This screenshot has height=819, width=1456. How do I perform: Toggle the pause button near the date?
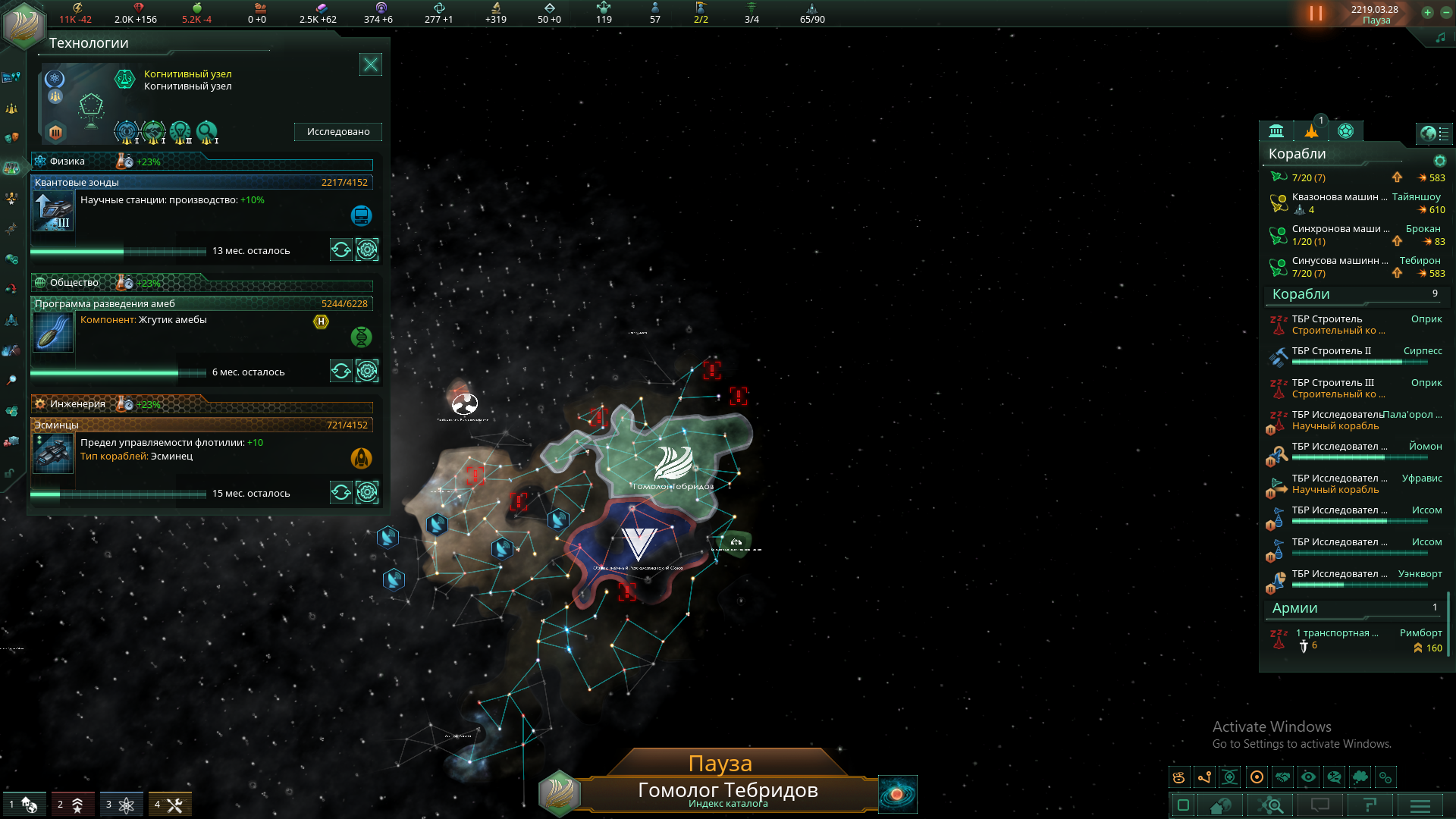pyautogui.click(x=1316, y=14)
